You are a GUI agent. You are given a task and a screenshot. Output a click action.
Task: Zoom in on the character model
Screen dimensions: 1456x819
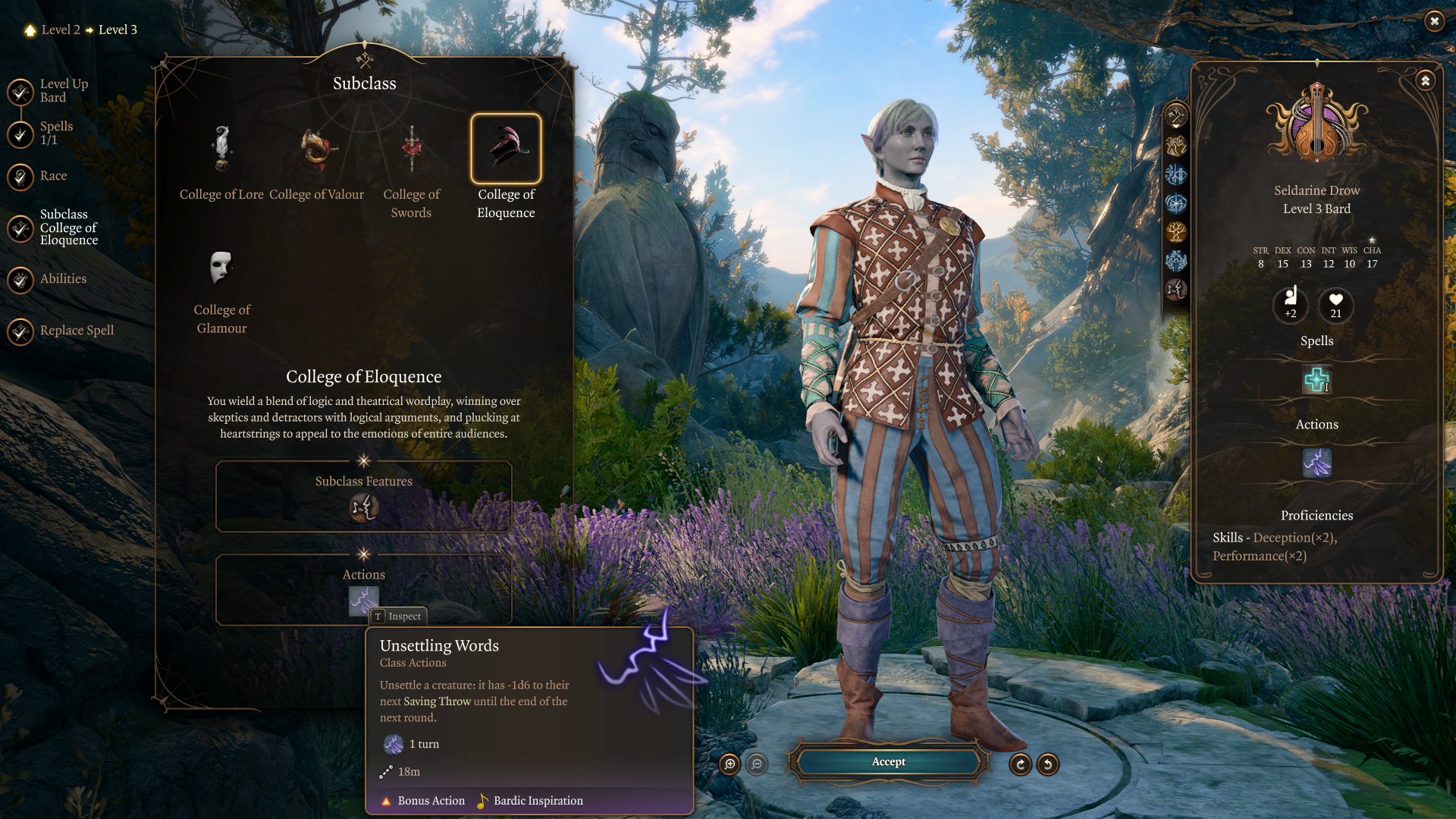[x=730, y=764]
